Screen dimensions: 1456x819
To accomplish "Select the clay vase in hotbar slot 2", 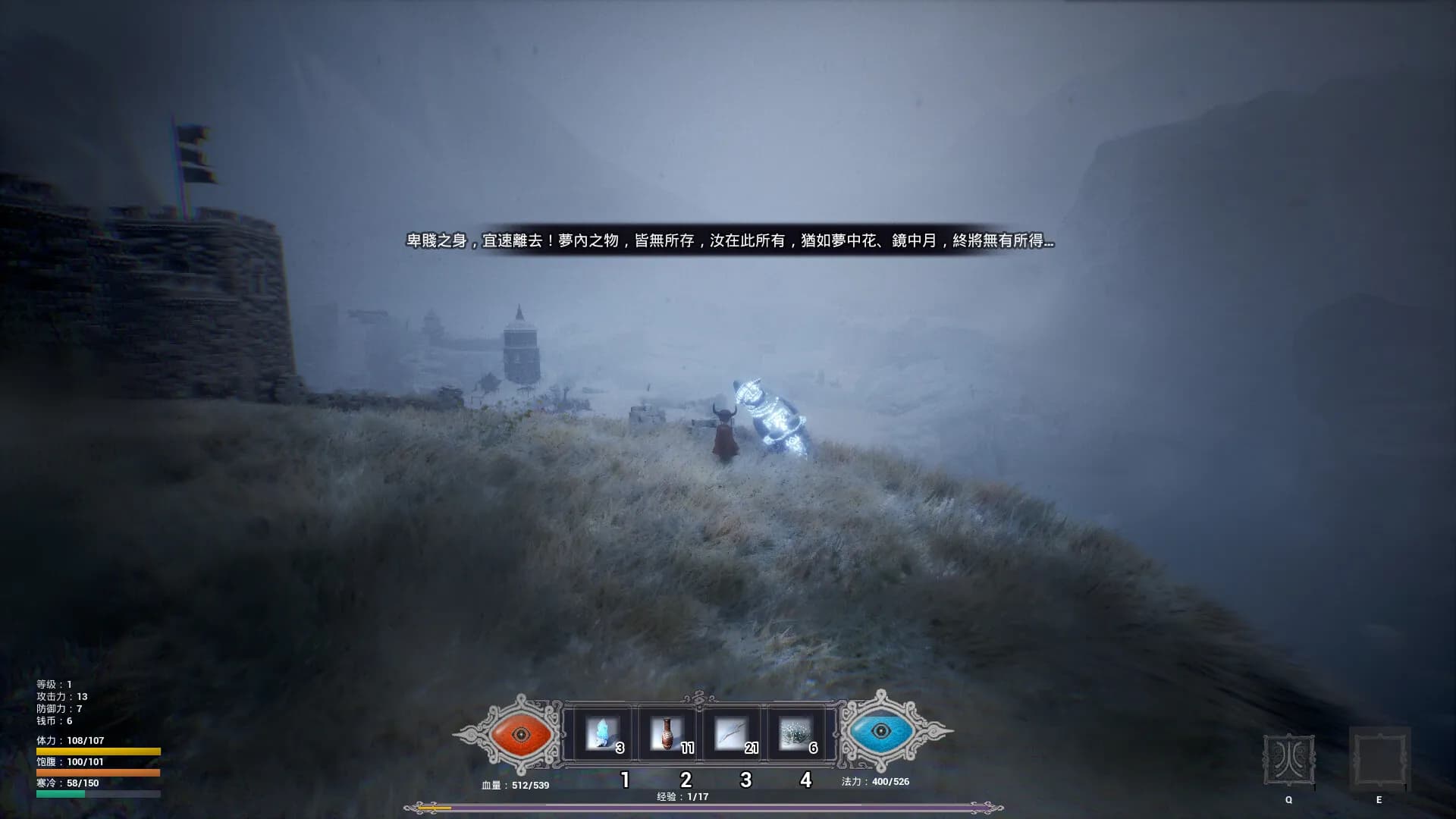I will tap(666, 733).
